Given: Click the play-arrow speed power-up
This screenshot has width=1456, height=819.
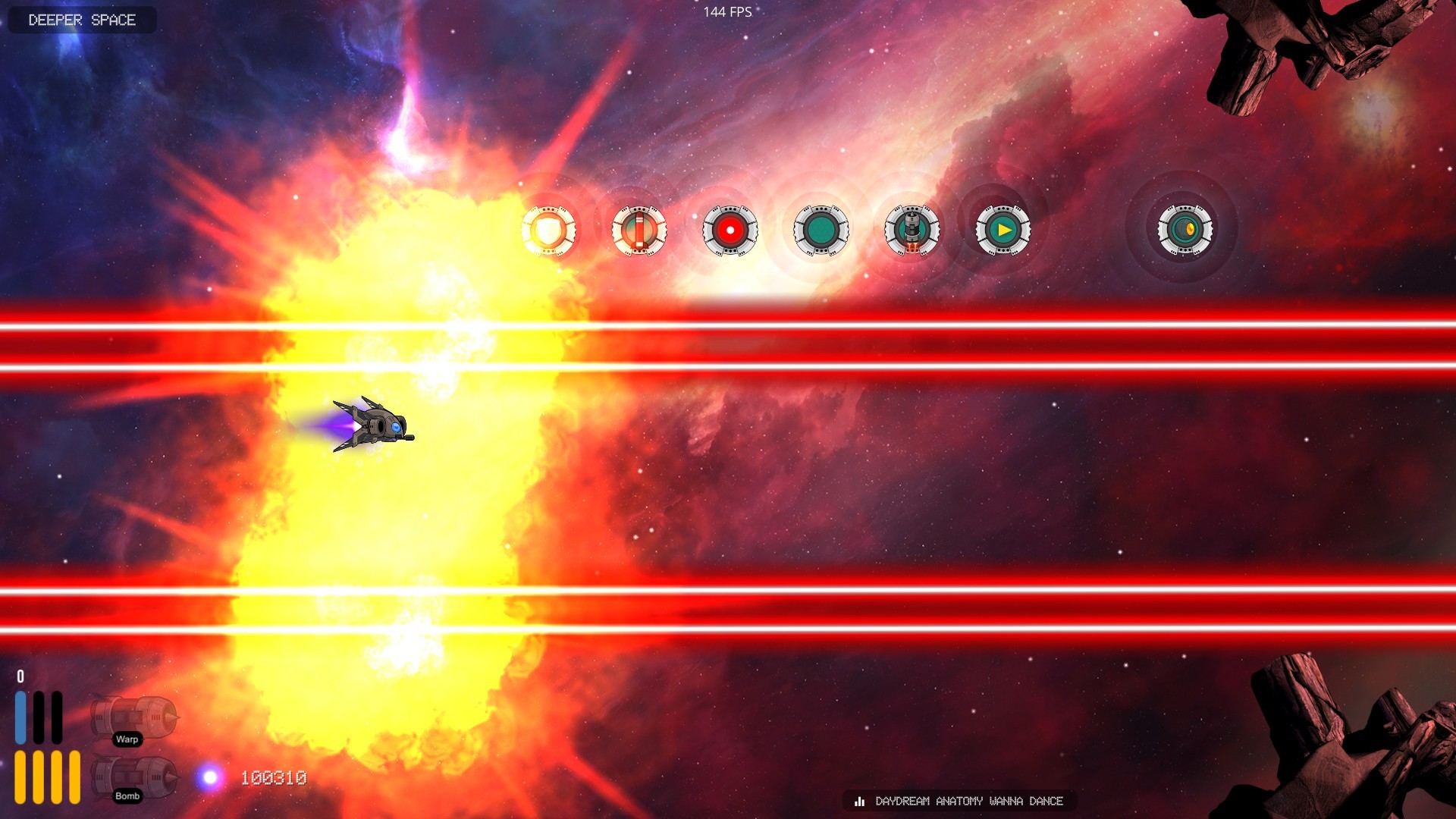Looking at the screenshot, I should click(1002, 230).
